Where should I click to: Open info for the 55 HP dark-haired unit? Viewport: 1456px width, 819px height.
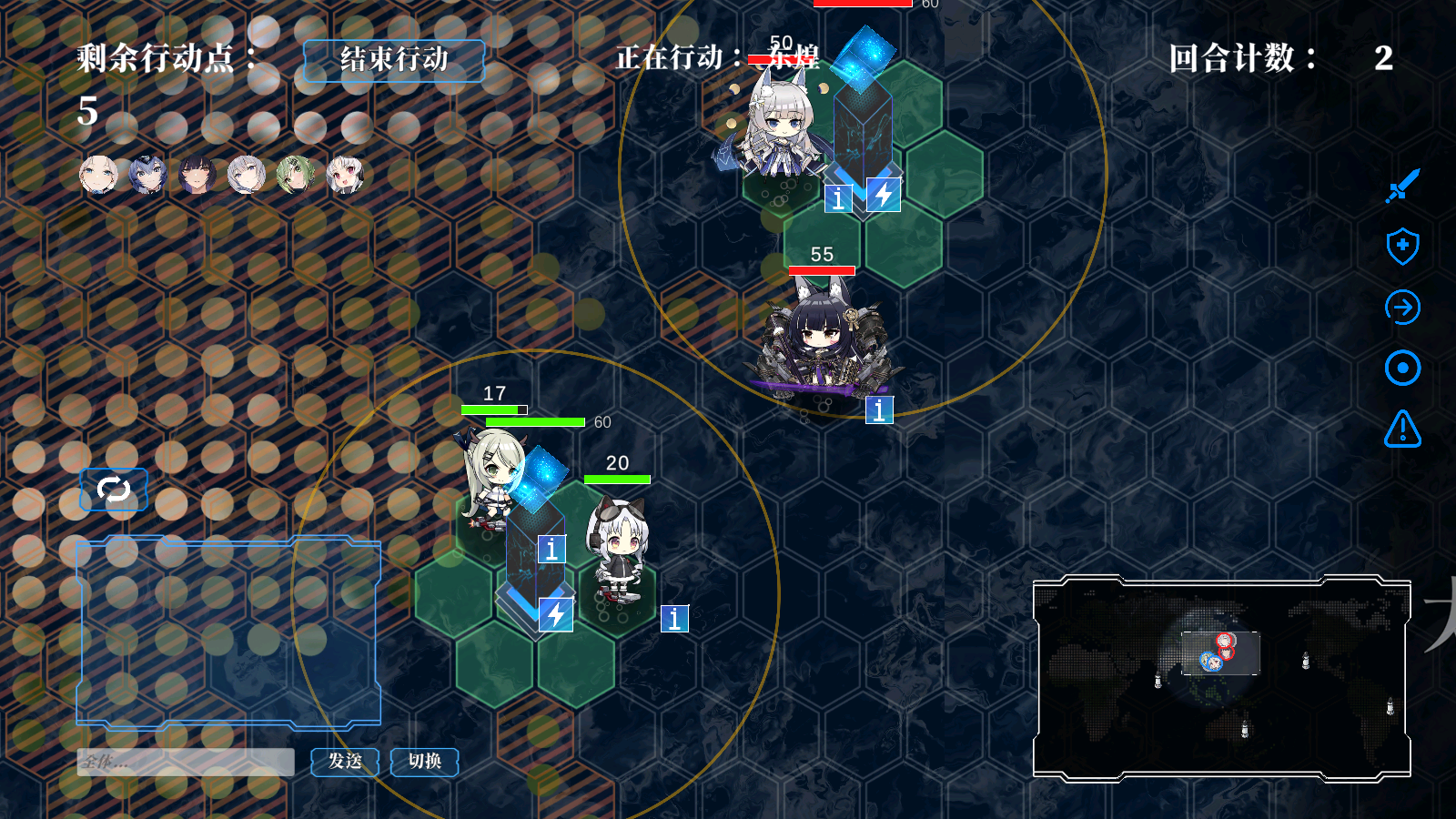879,410
